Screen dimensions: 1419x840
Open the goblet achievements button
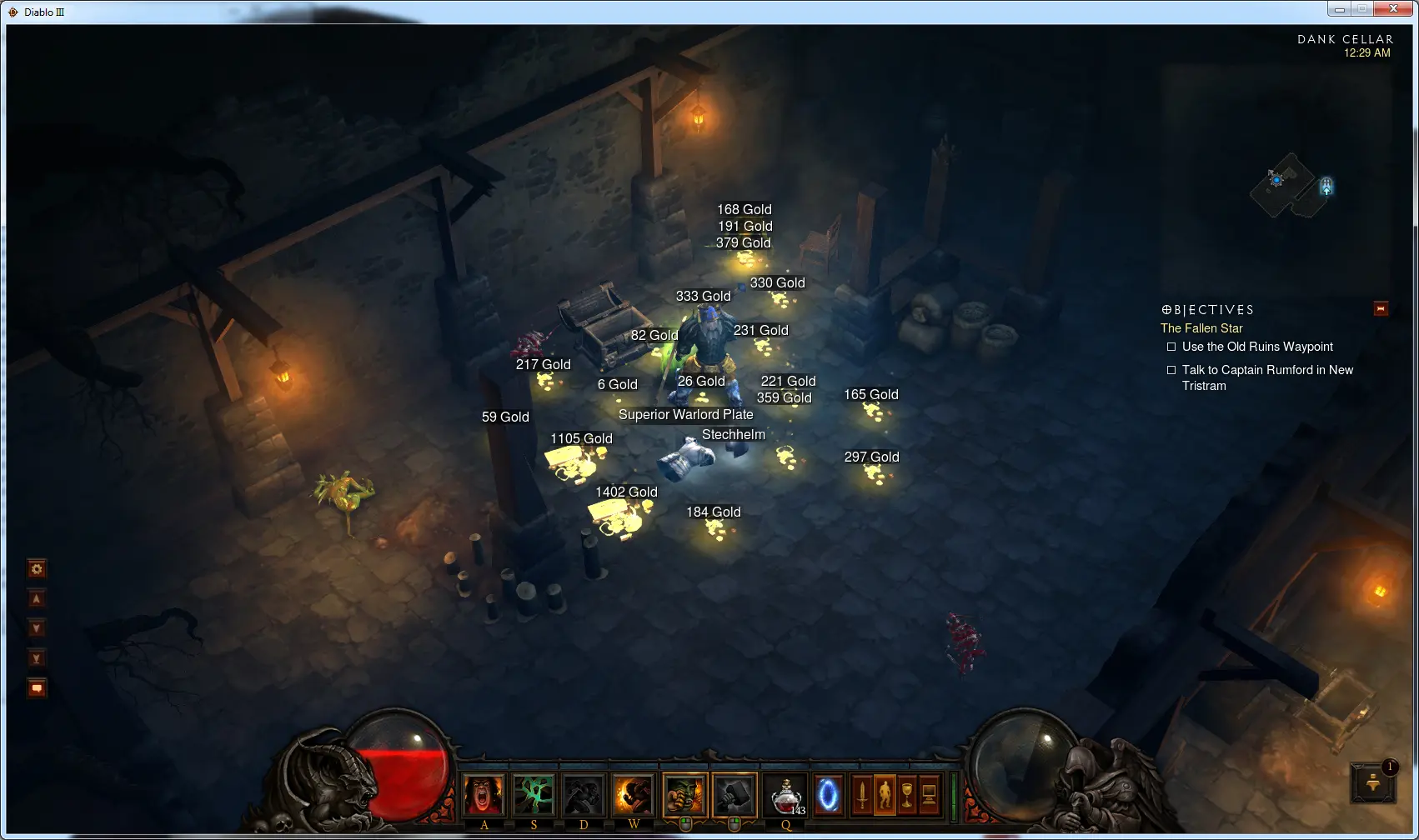click(907, 794)
